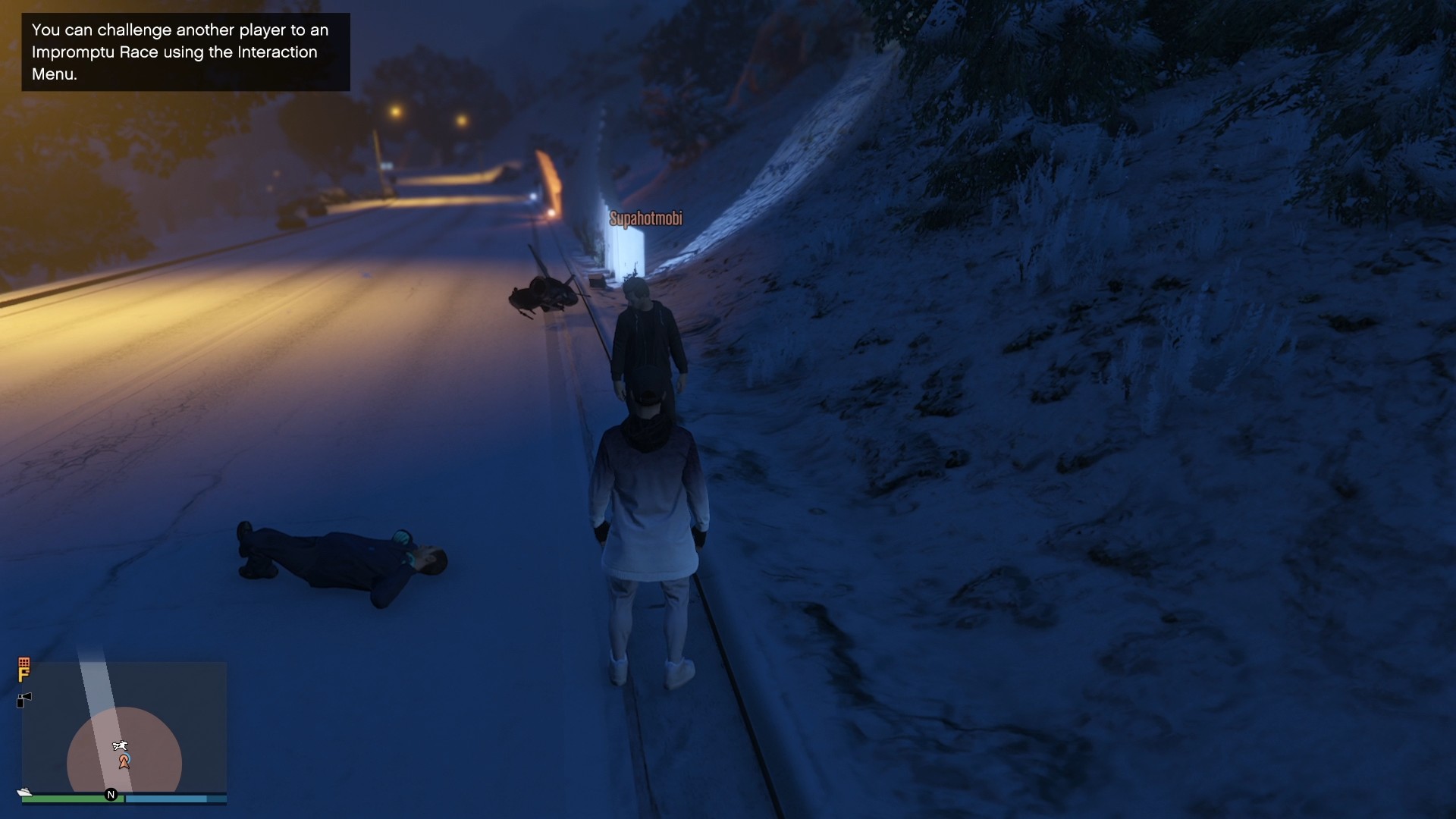
Task: Open the player nameplate dropdown for Supahotmobi
Action: [x=645, y=218]
